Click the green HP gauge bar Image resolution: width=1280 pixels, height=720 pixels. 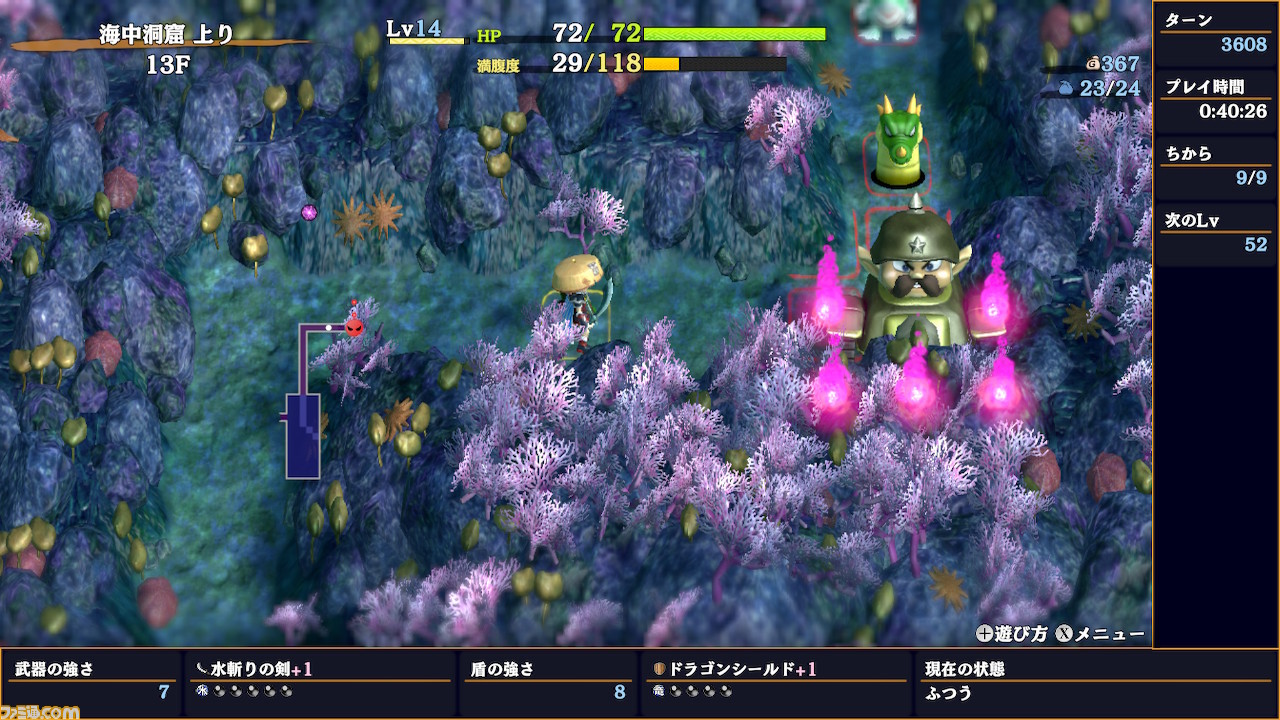pos(735,33)
